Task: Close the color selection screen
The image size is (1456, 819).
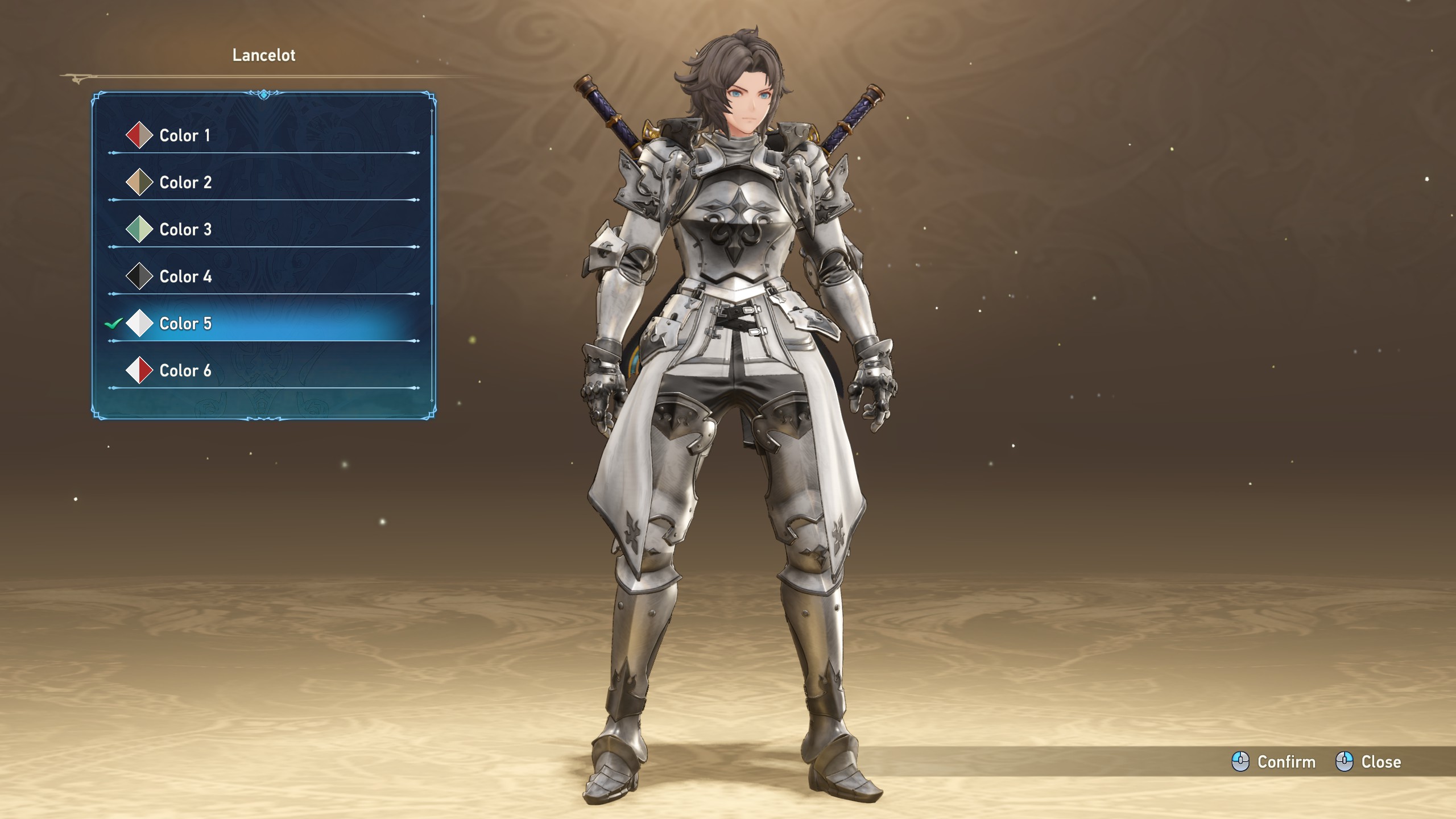Action: tap(1368, 762)
